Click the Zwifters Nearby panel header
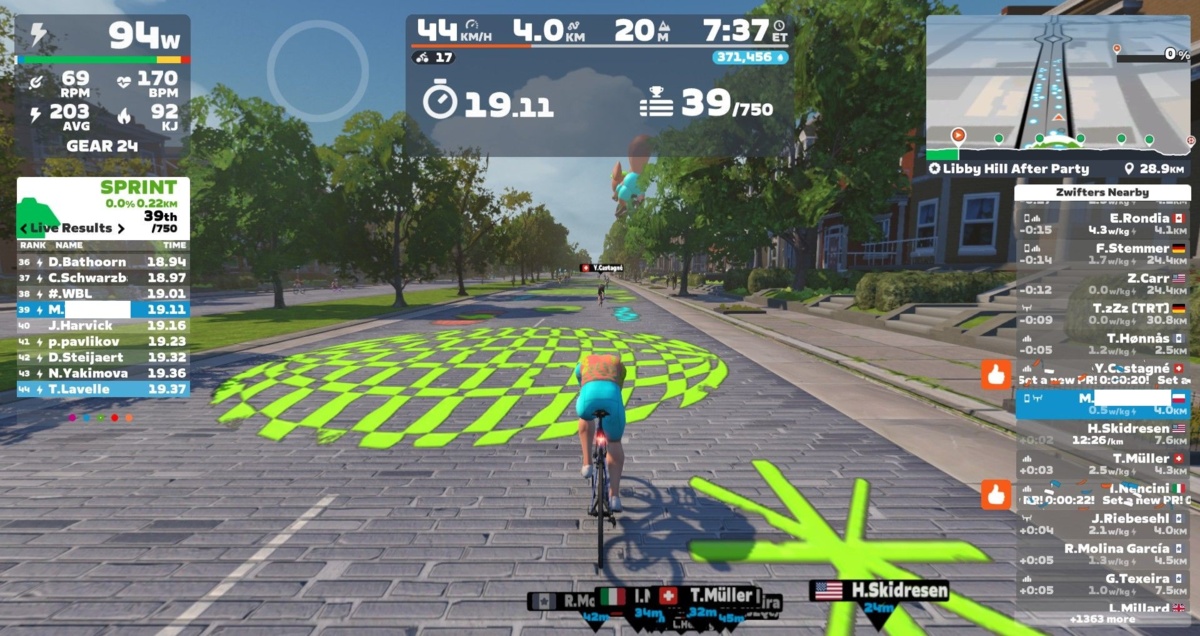Screen dimensions: 1200x636 (1101, 192)
